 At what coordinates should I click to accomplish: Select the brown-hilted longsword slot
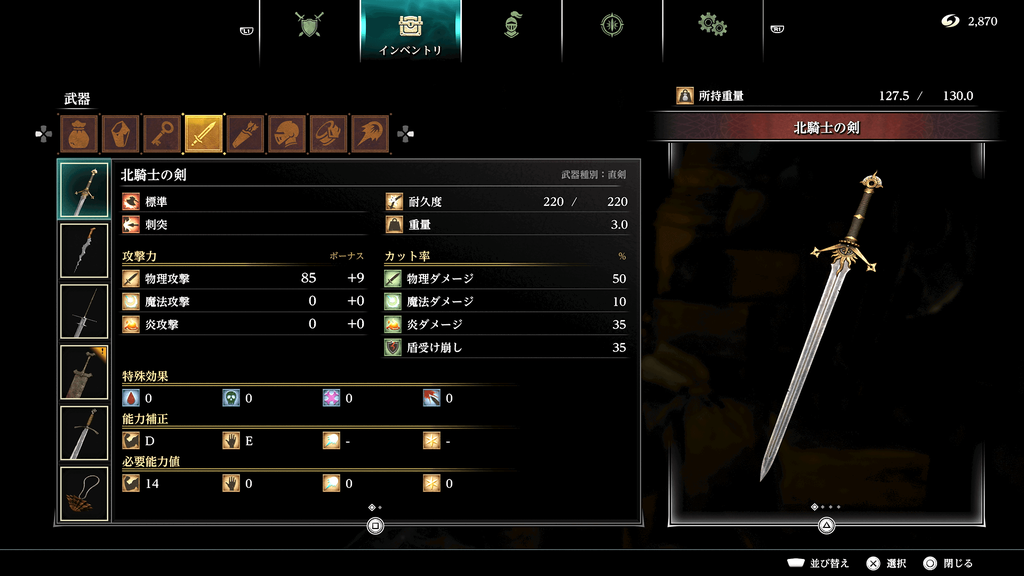(x=84, y=433)
